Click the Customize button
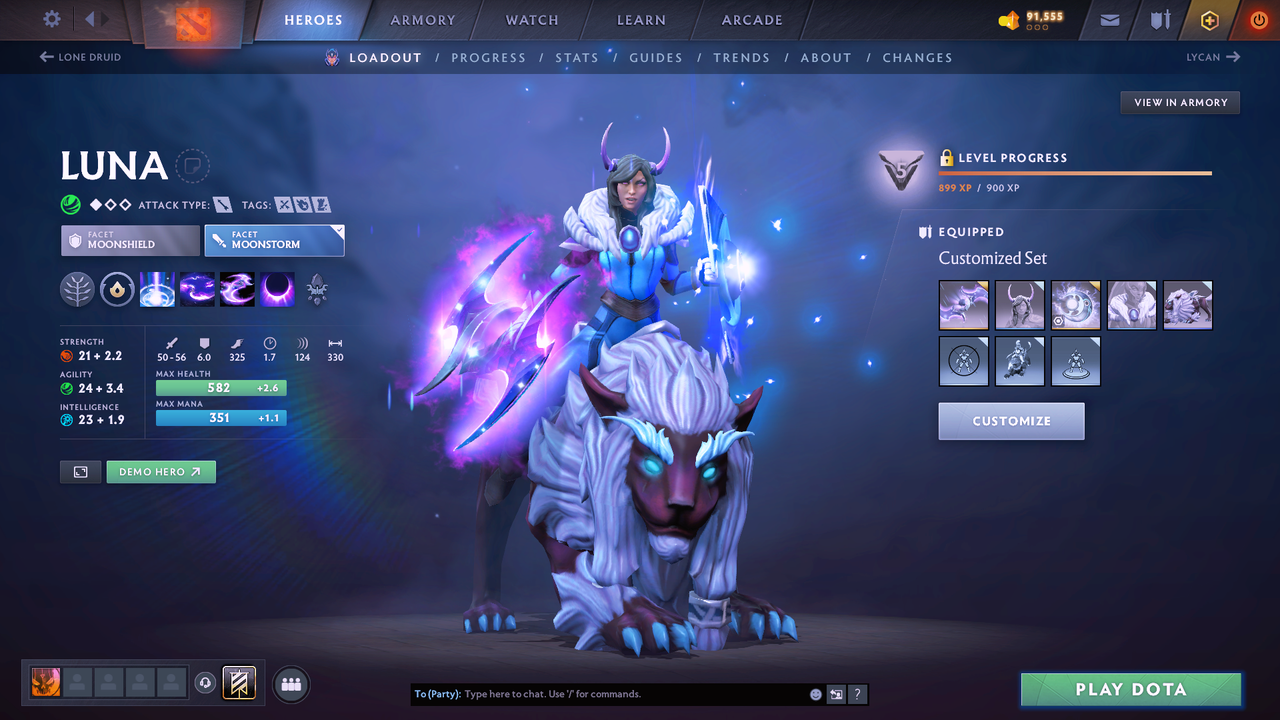Screen dimensions: 1280x720 click(x=1011, y=420)
